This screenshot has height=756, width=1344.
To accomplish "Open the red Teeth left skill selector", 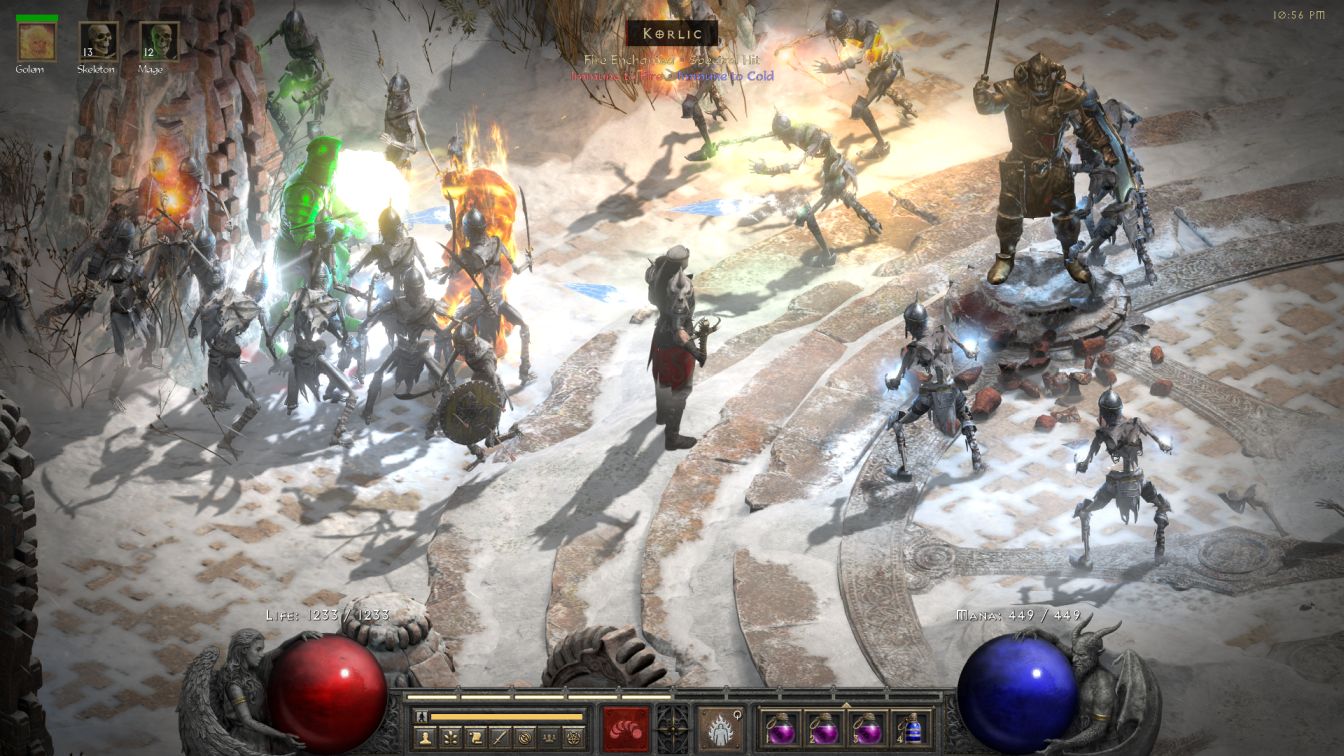I will click(626, 728).
